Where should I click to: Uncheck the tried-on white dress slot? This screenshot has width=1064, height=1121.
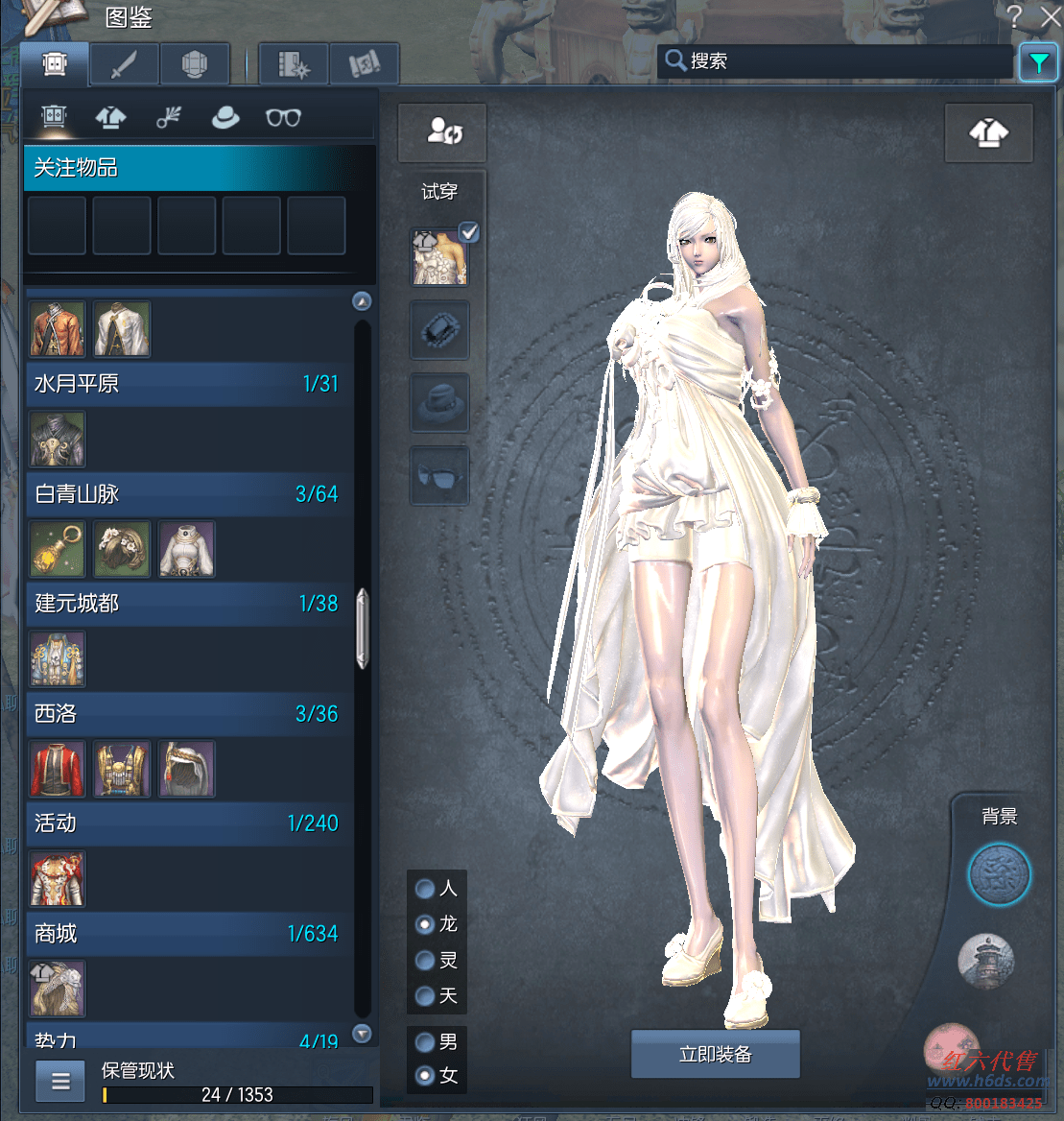point(469,232)
